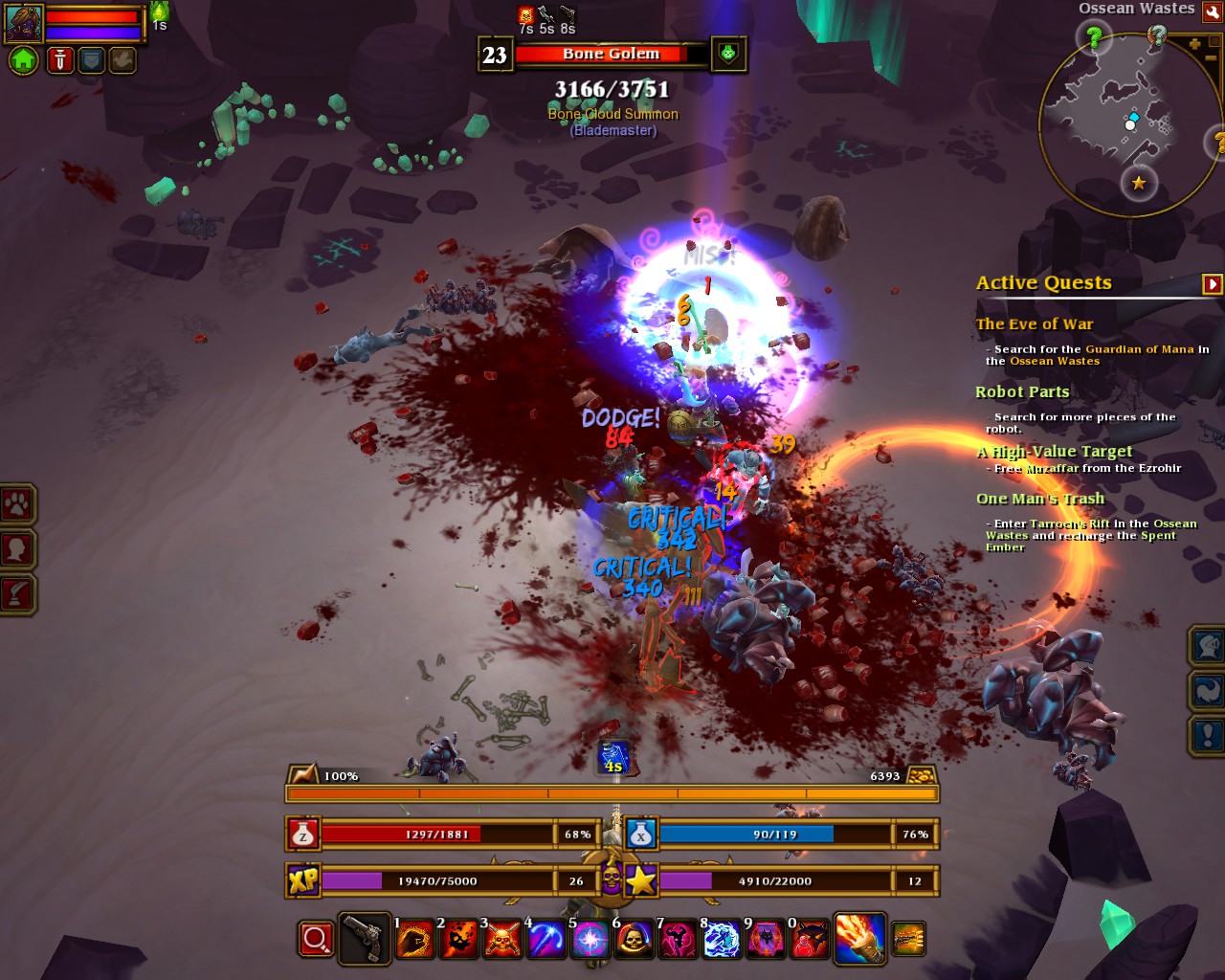Screen dimensions: 1225x980
Task: Activate the flaming torch right-click skill
Action: pos(858,938)
